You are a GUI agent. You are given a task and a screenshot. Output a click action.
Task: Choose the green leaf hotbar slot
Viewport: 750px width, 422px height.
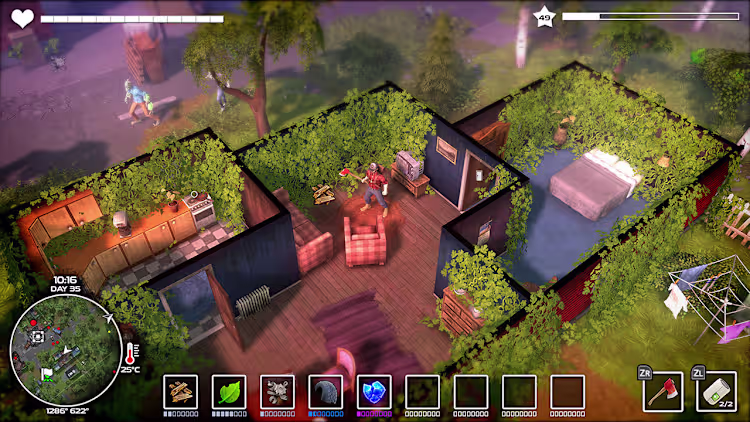click(229, 391)
